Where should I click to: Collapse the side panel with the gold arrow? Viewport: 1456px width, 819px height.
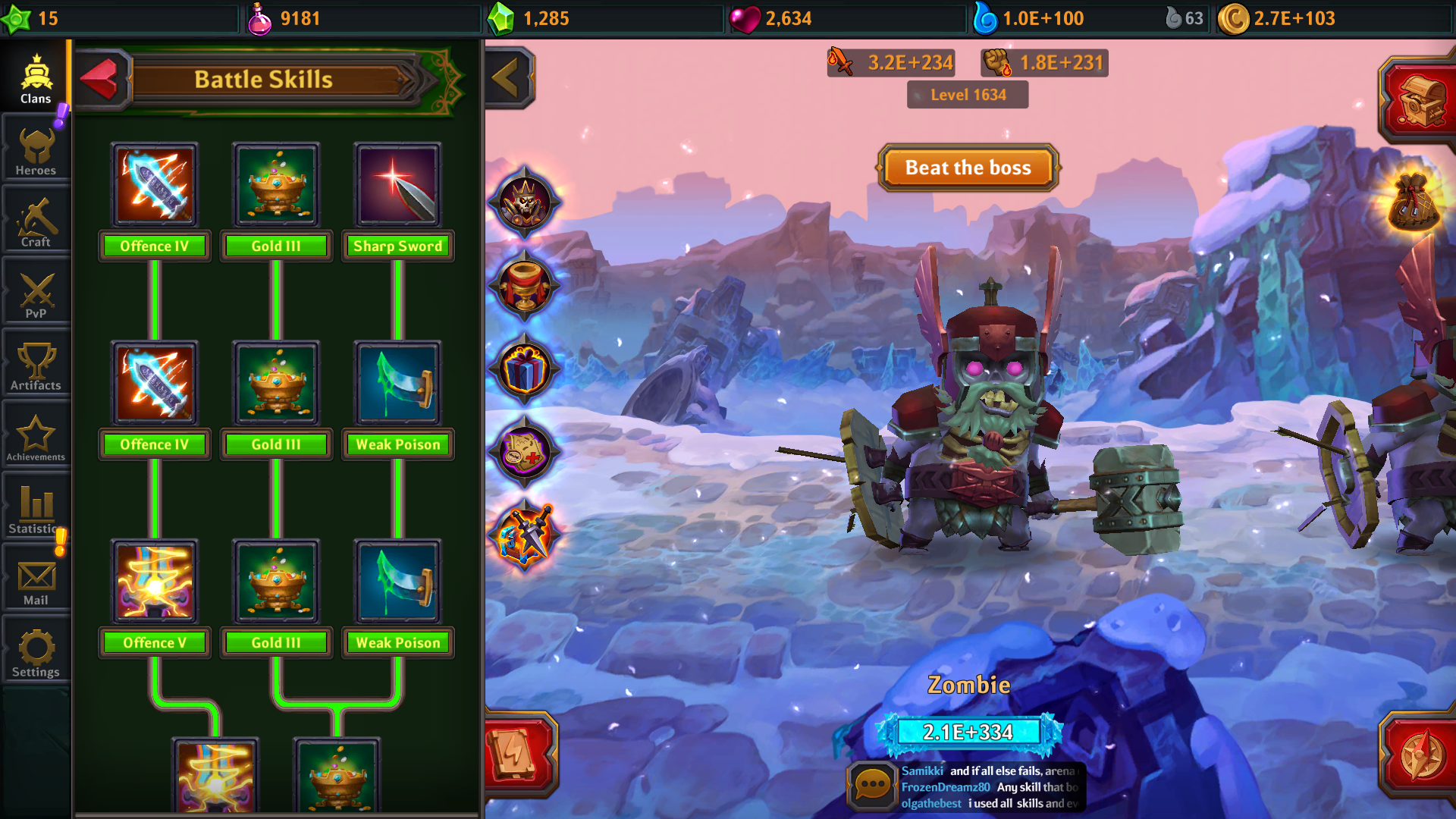507,77
